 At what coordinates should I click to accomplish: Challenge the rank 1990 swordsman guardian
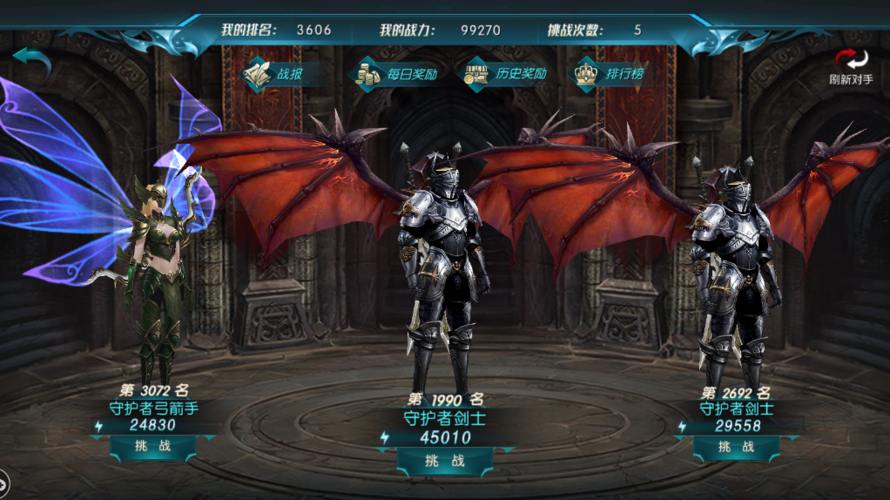coord(444,460)
